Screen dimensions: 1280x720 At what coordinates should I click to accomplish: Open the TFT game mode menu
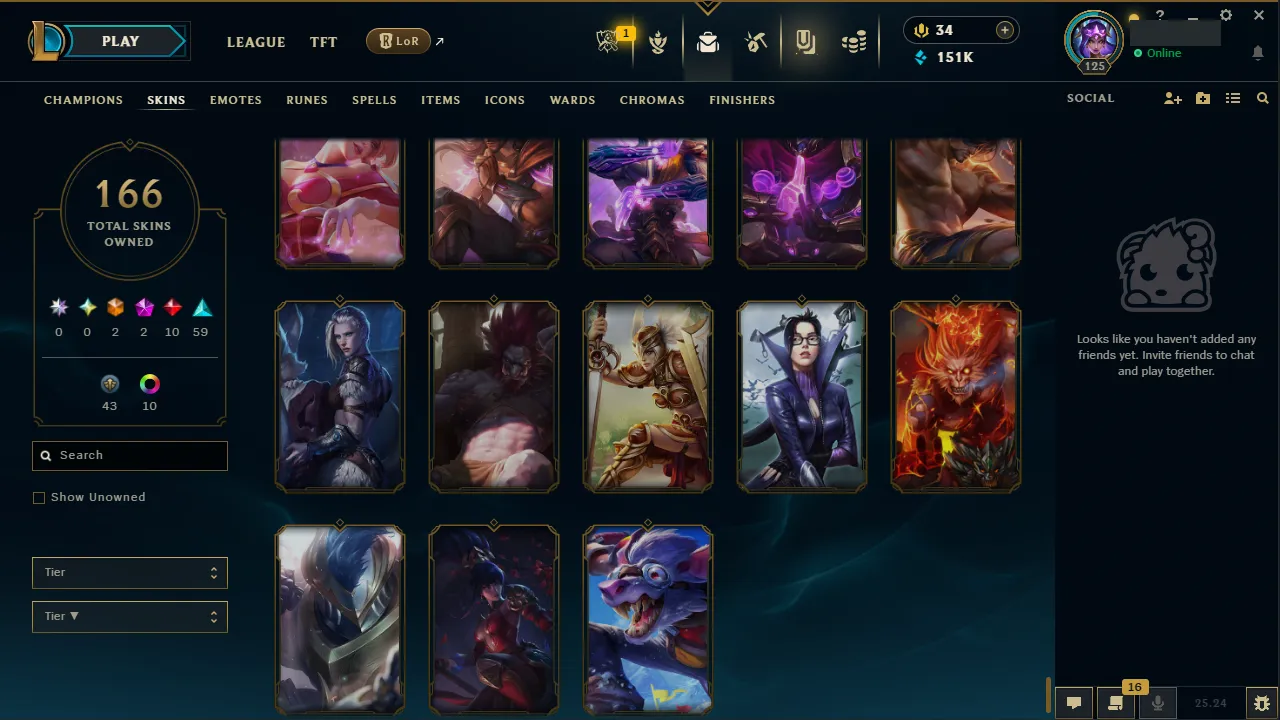pyautogui.click(x=323, y=42)
